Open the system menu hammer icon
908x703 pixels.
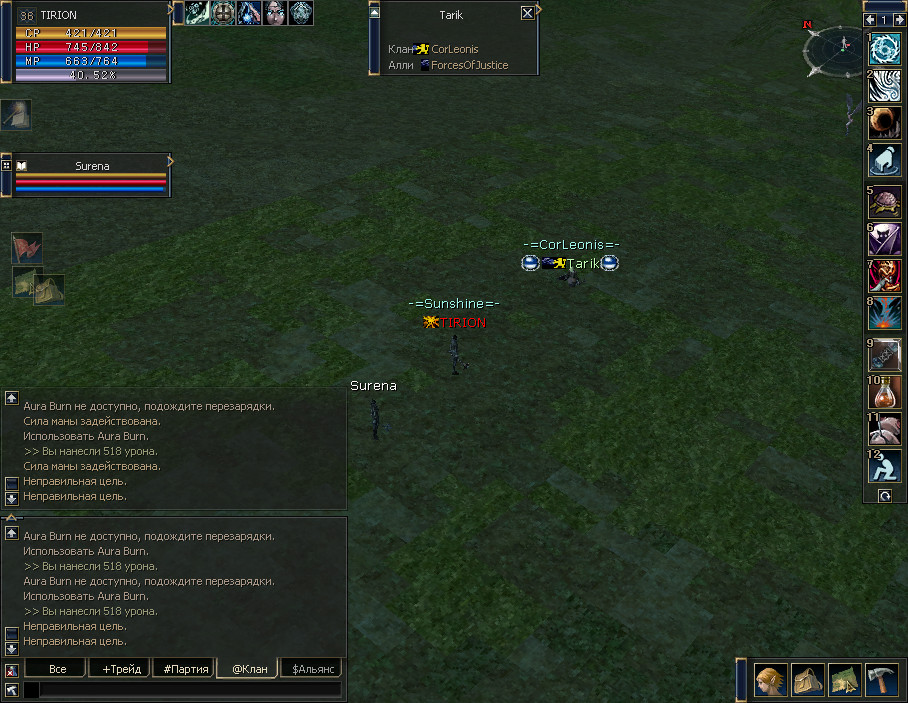(x=883, y=680)
